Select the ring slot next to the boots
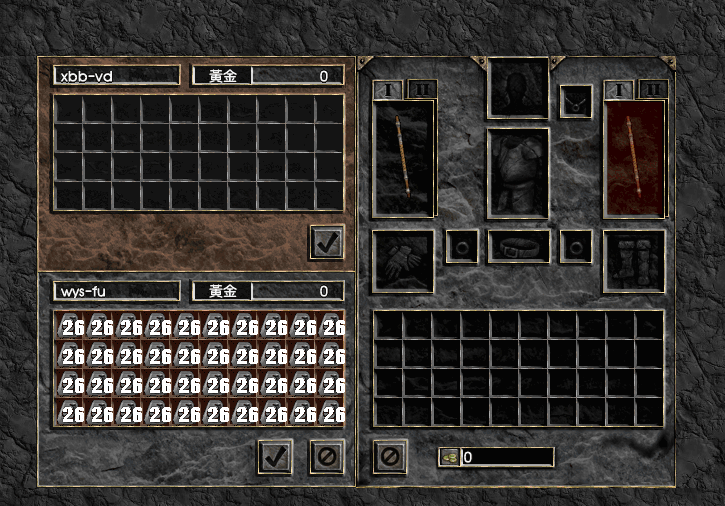The height and width of the screenshot is (506, 725). pos(576,246)
